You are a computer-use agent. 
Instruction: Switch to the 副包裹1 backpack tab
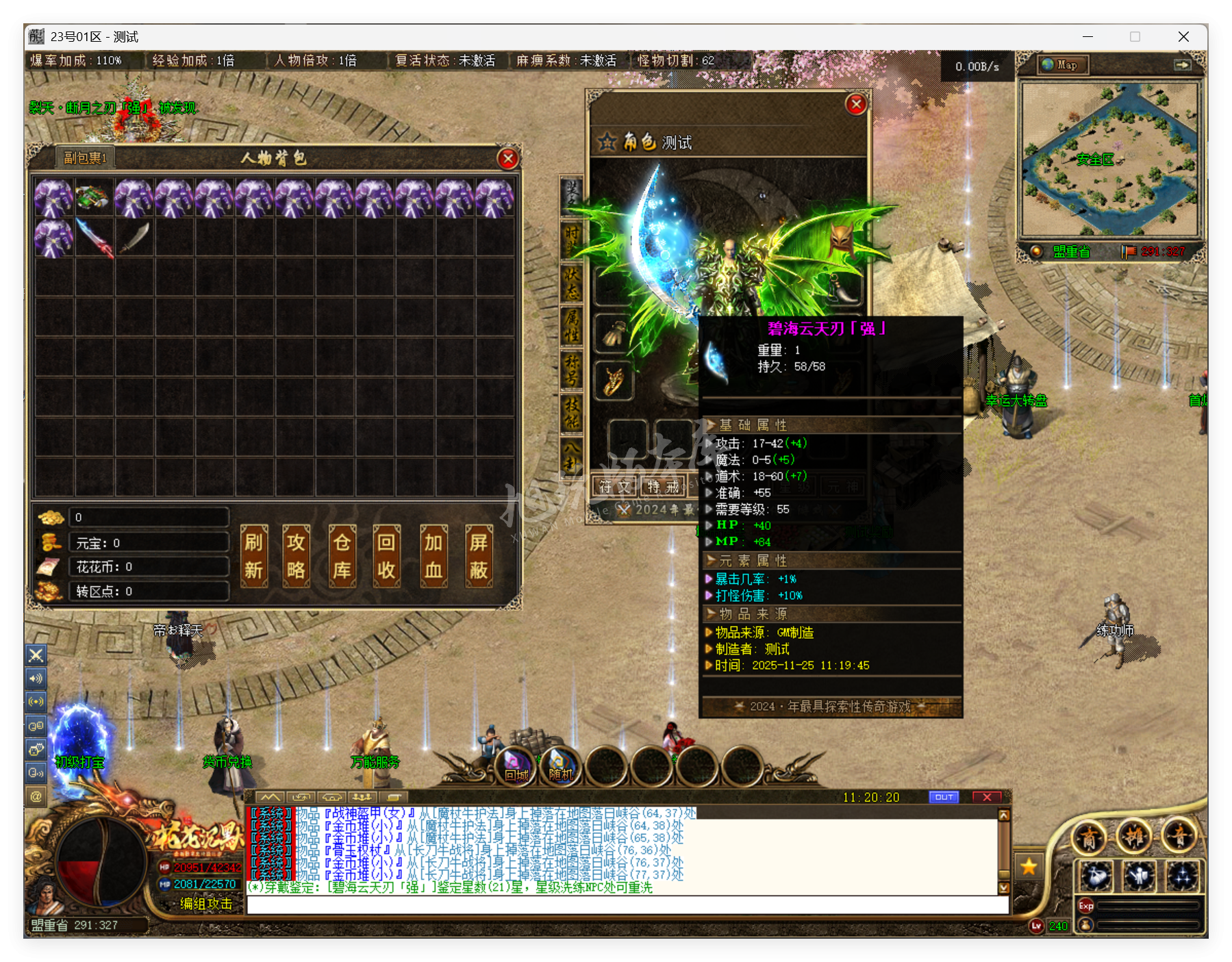point(86,156)
